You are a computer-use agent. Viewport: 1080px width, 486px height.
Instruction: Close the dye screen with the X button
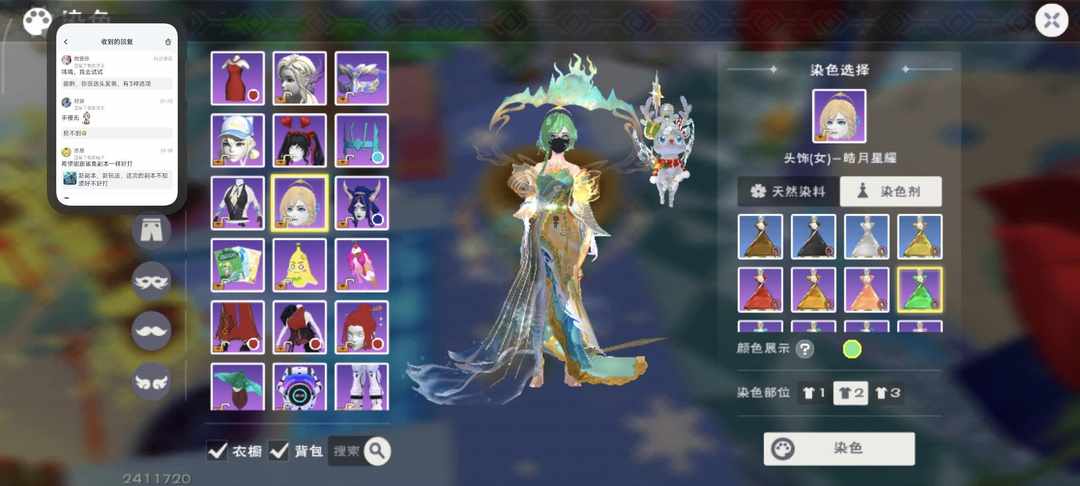1051,20
